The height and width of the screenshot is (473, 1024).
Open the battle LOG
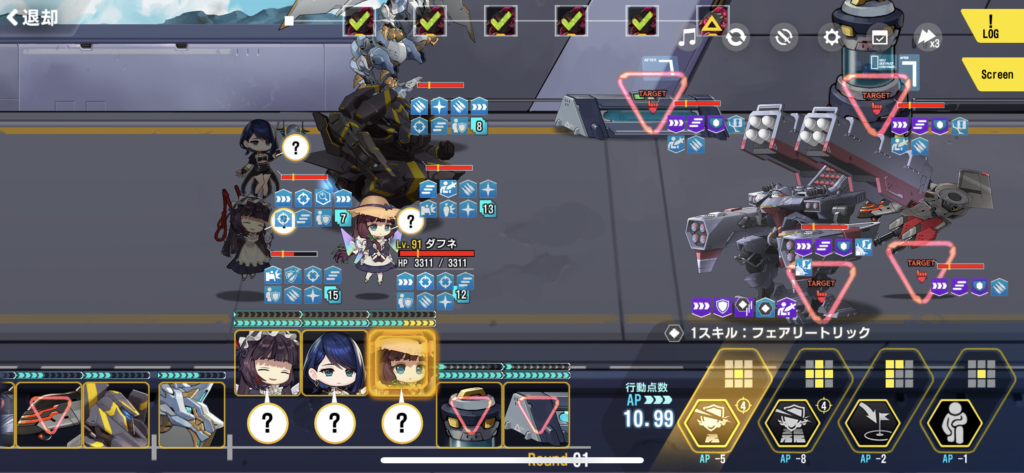pyautogui.click(x=990, y=26)
